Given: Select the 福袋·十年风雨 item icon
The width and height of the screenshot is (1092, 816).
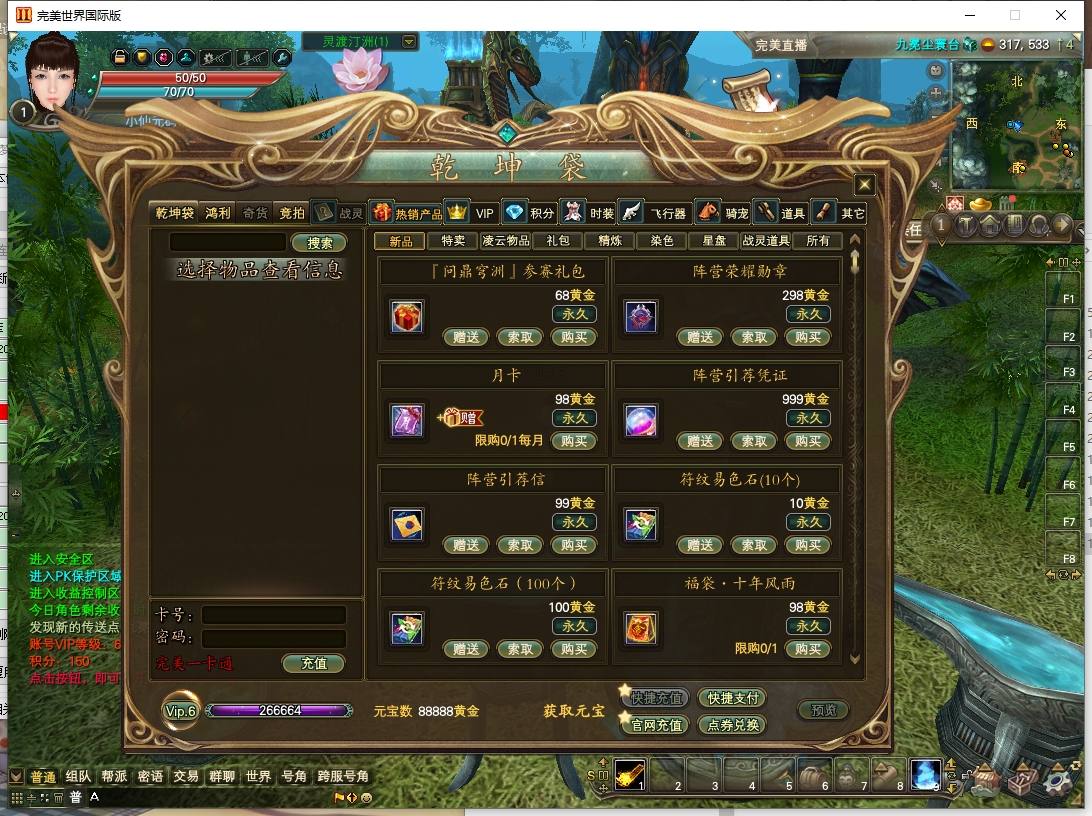Looking at the screenshot, I should point(641,628).
